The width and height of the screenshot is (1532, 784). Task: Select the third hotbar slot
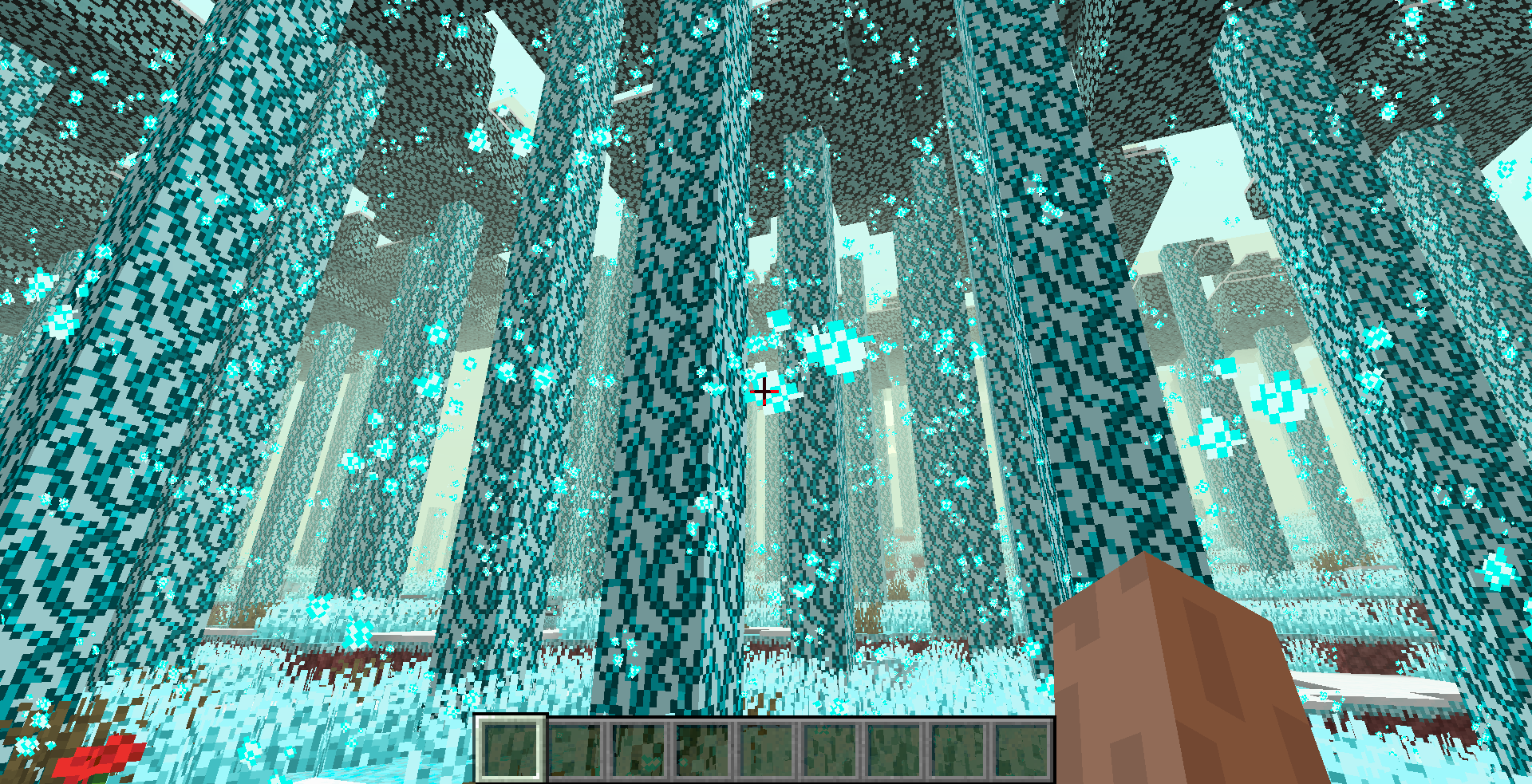click(639, 750)
